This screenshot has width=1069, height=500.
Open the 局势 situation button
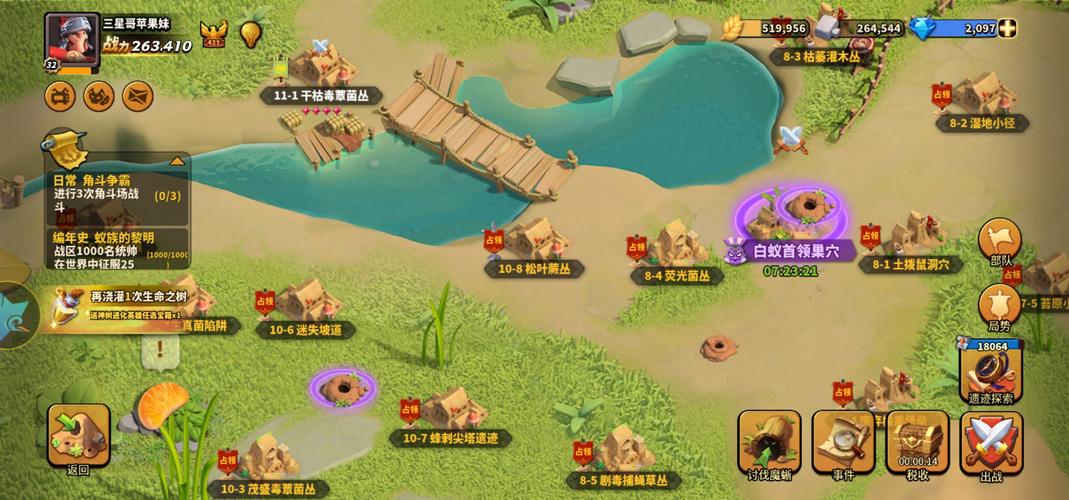pos(999,307)
